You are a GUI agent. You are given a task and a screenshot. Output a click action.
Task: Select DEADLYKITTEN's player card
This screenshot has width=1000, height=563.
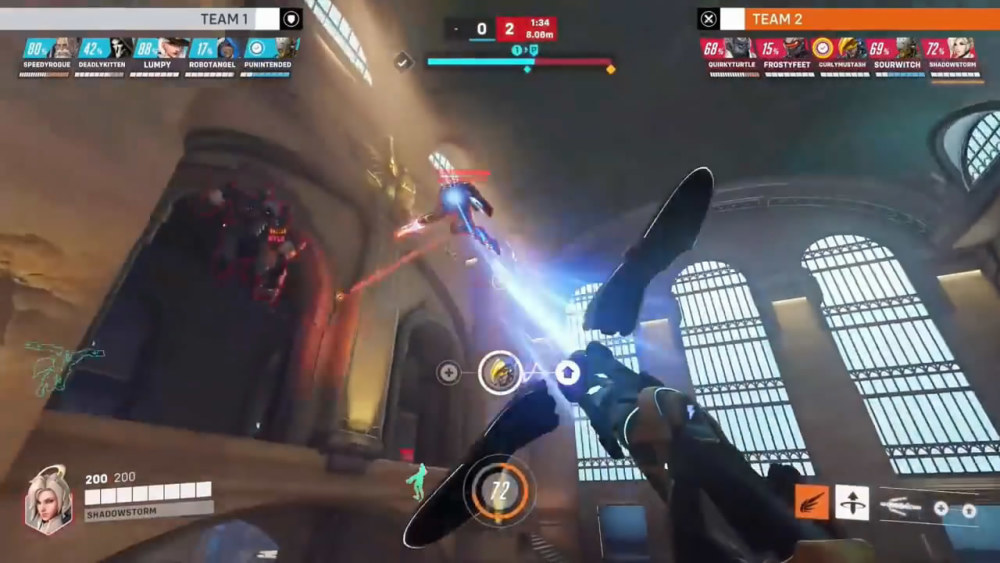pos(105,55)
